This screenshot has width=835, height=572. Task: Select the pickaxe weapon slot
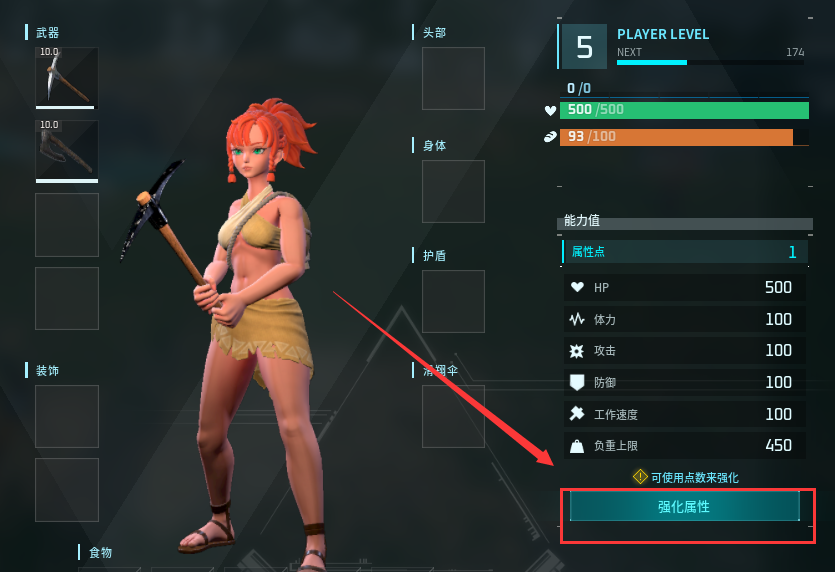tap(67, 77)
